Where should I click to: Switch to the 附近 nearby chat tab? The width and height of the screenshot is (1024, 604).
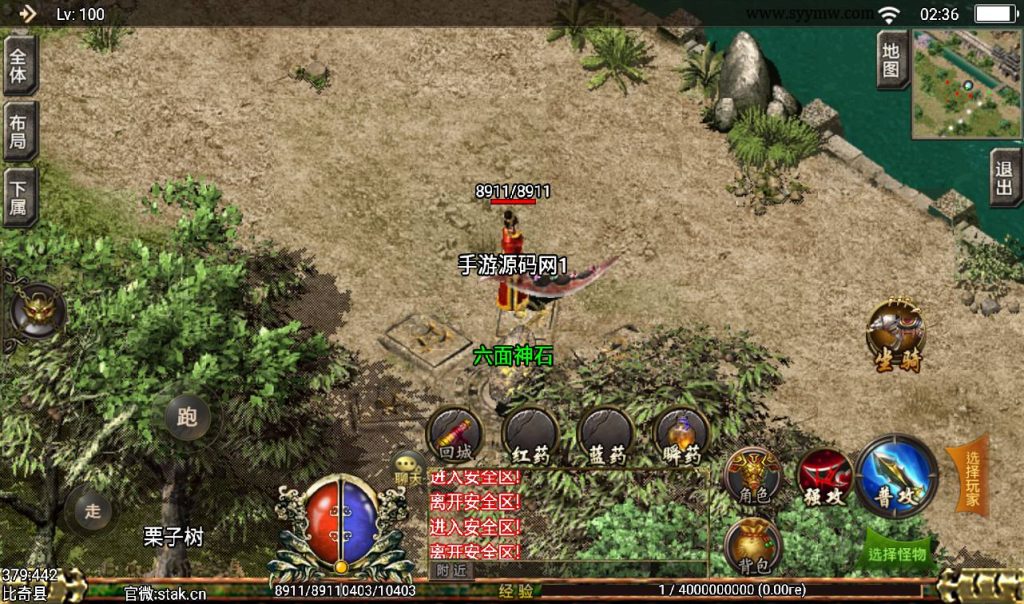pyautogui.click(x=451, y=569)
